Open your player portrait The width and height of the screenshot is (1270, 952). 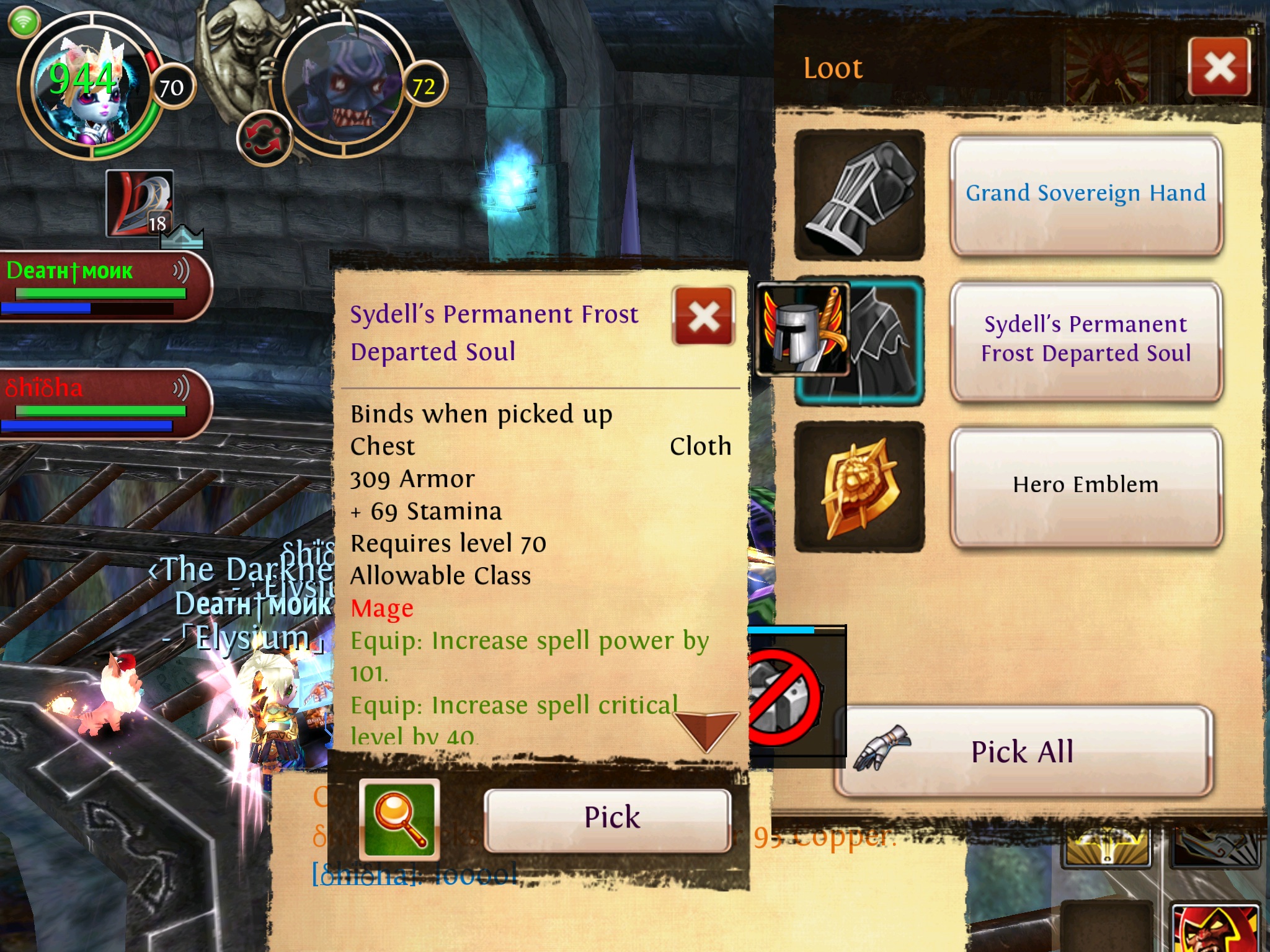(x=84, y=87)
